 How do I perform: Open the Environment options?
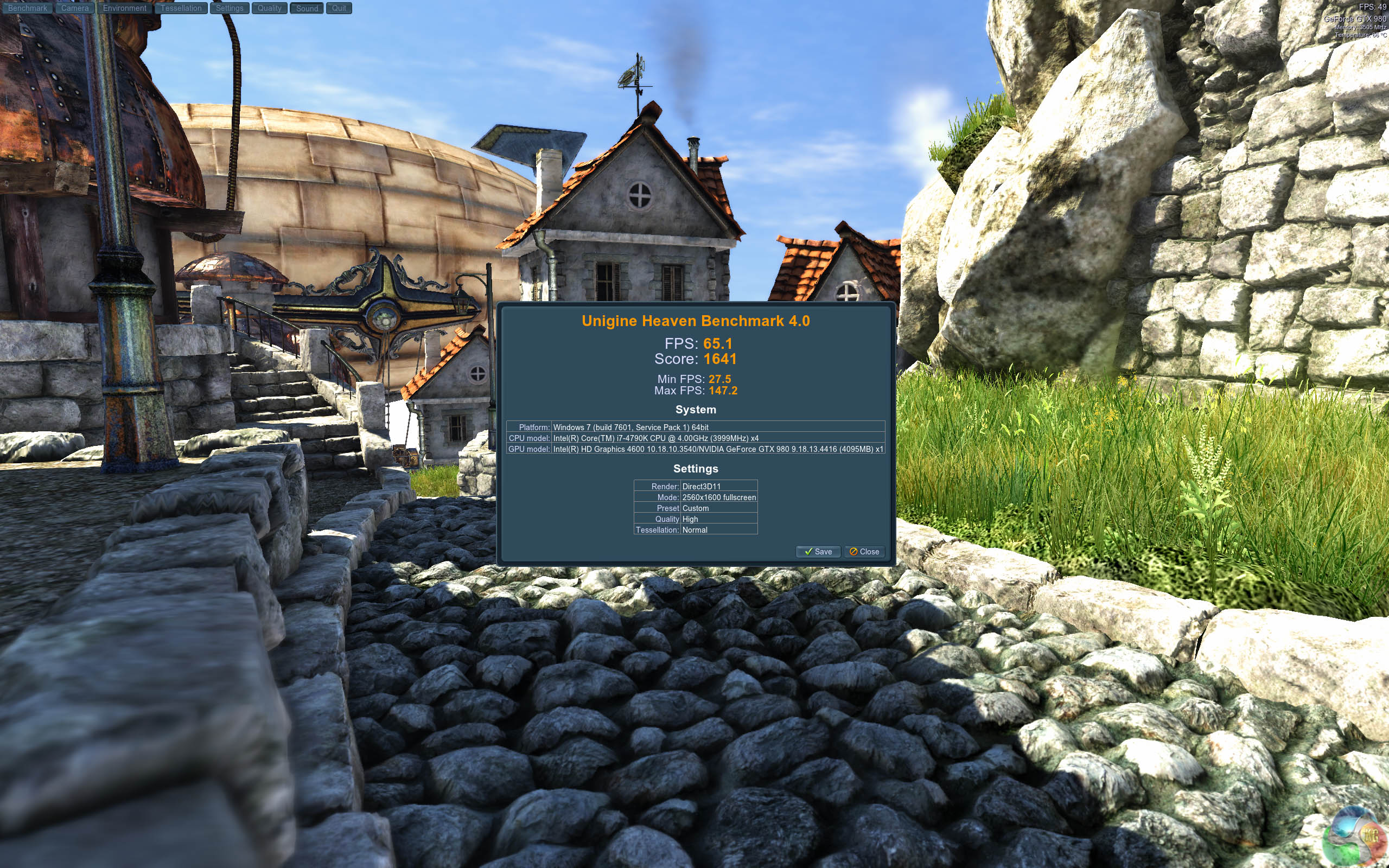(x=125, y=8)
